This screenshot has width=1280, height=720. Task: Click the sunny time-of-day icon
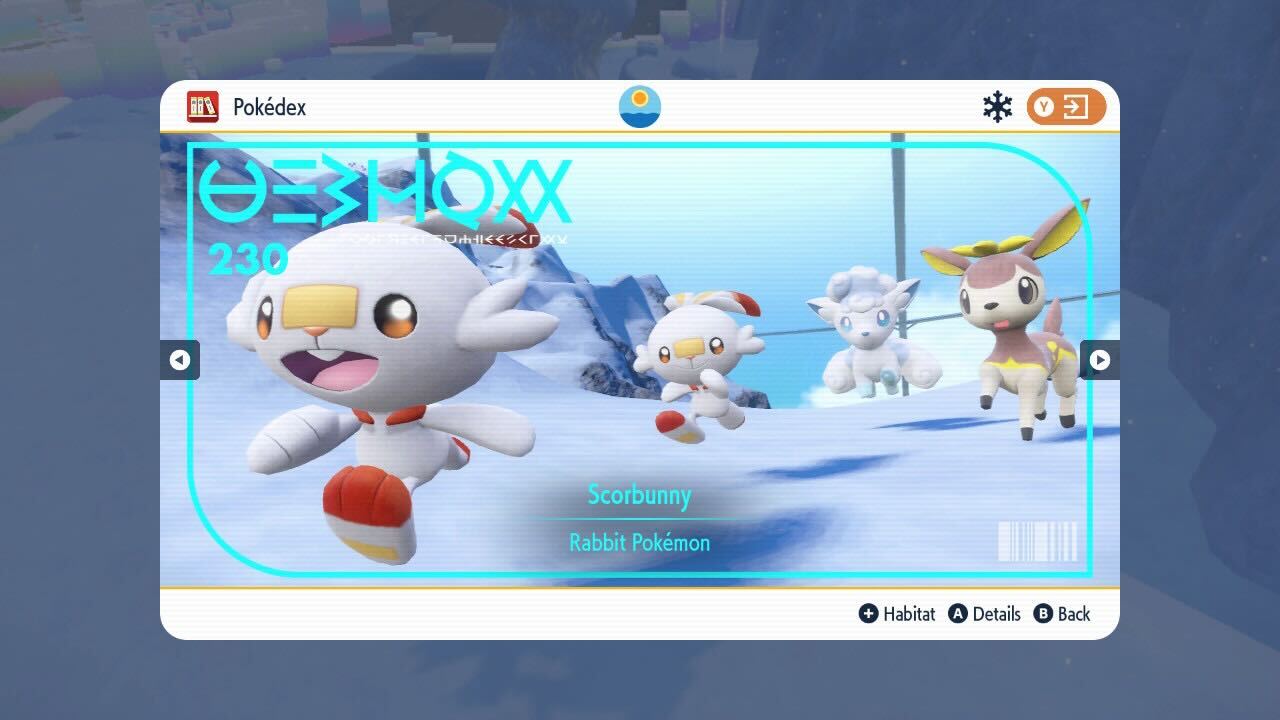coord(639,105)
